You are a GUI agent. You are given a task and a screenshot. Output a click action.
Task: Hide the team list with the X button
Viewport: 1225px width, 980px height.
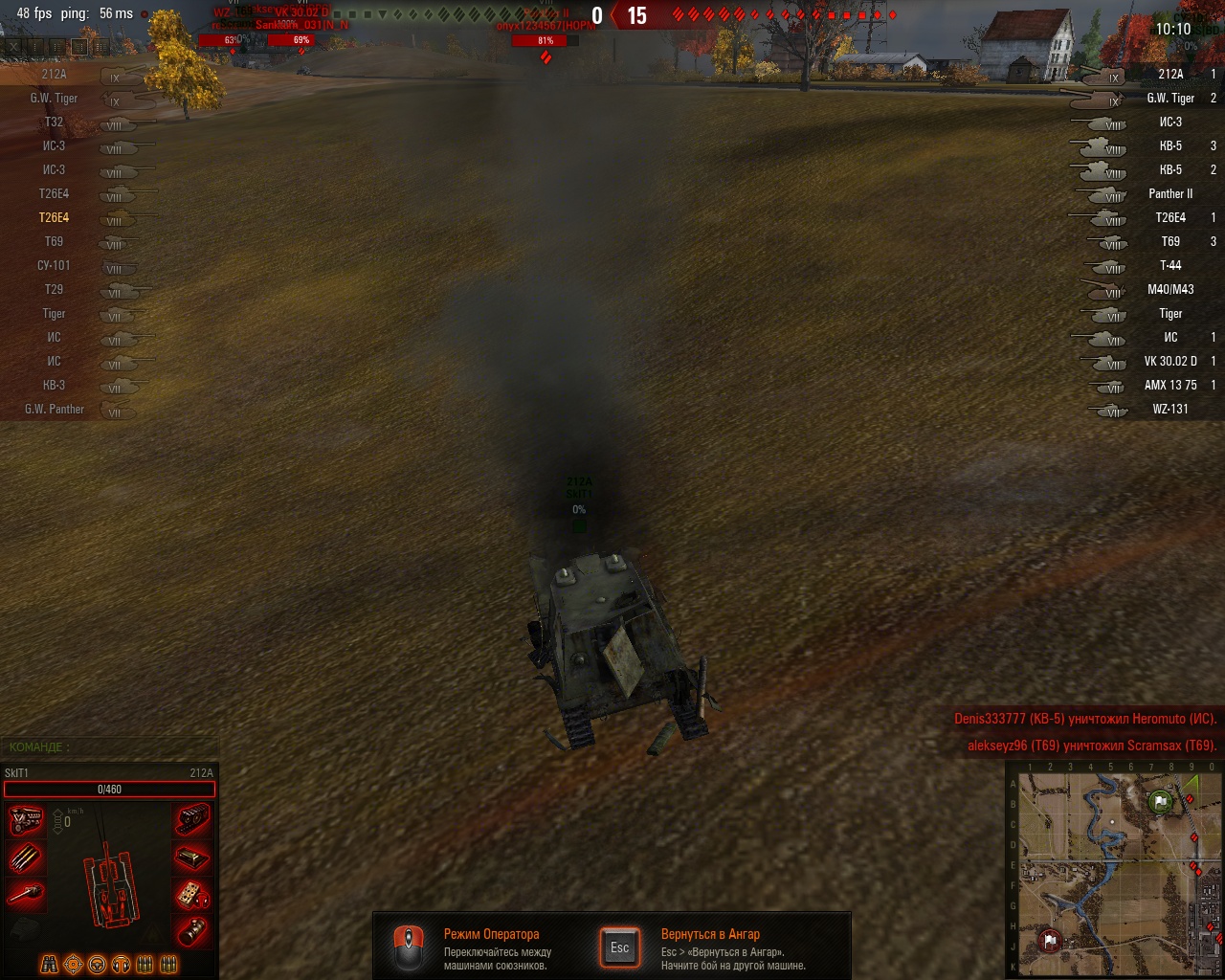tap(13, 46)
